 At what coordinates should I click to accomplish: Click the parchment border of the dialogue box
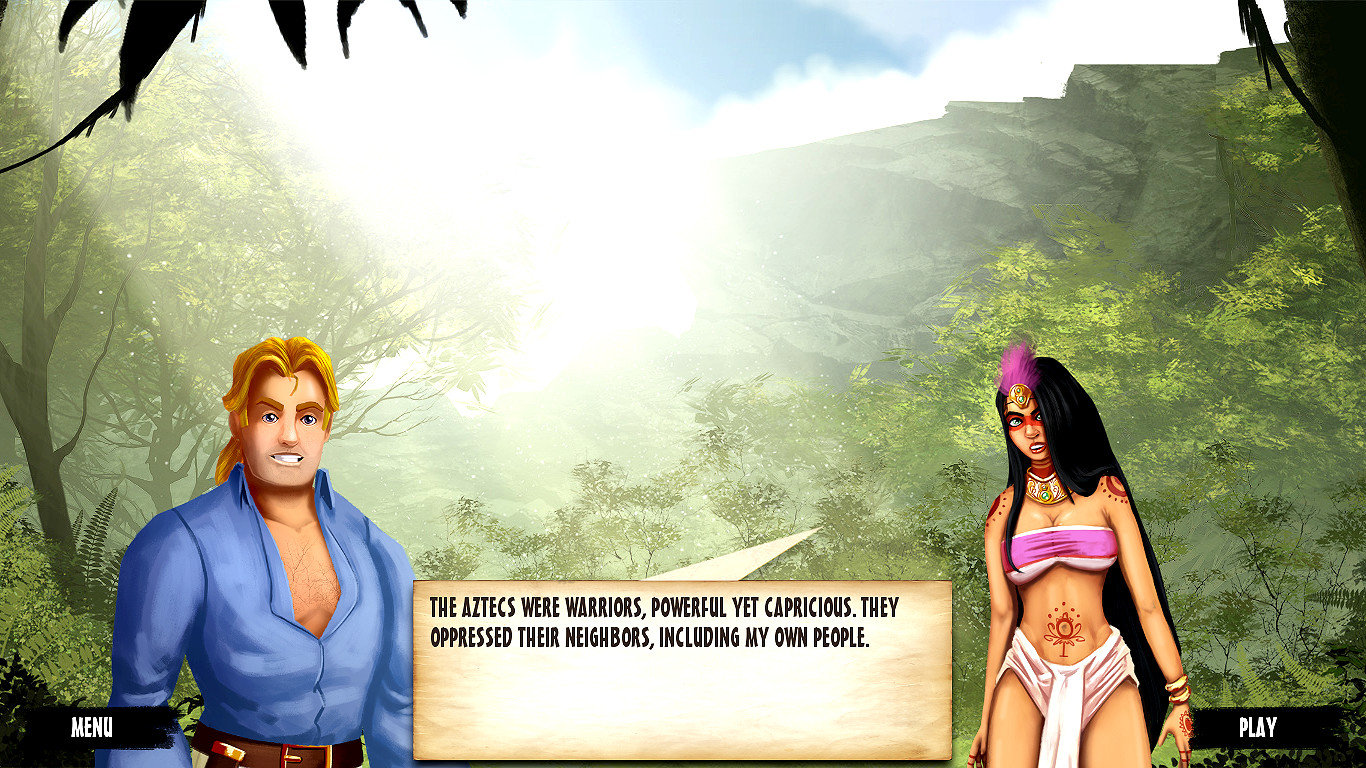click(680, 585)
